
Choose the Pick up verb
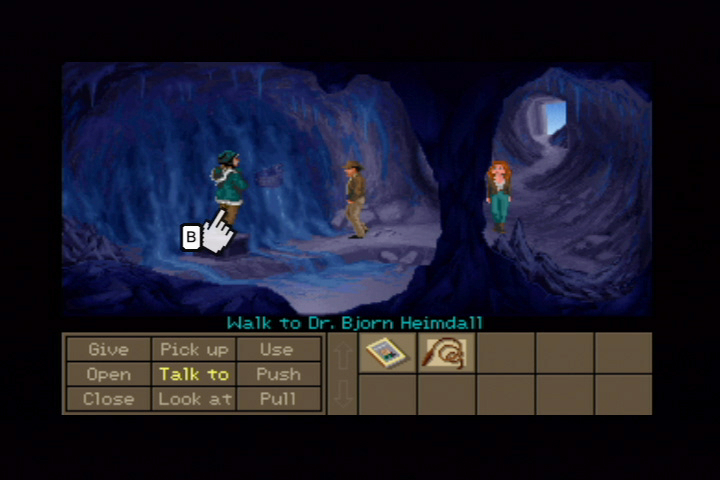pos(193,350)
